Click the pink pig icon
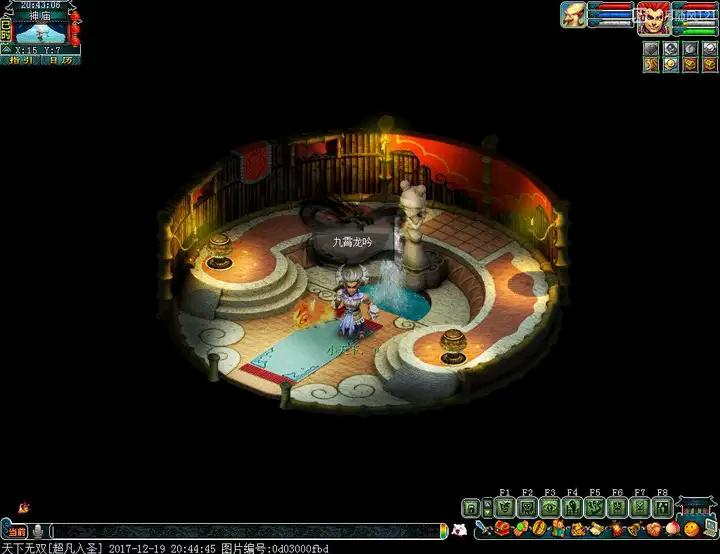This screenshot has height=554, width=720. [x=458, y=530]
